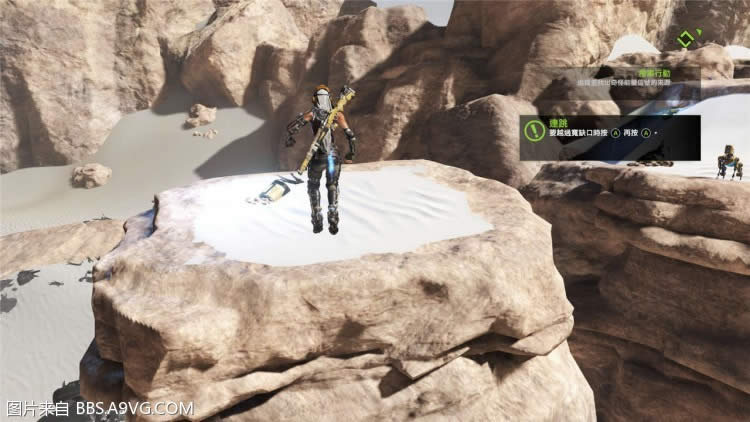Click the green exclamation tutorial icon
The image size is (750, 422).
(532, 127)
